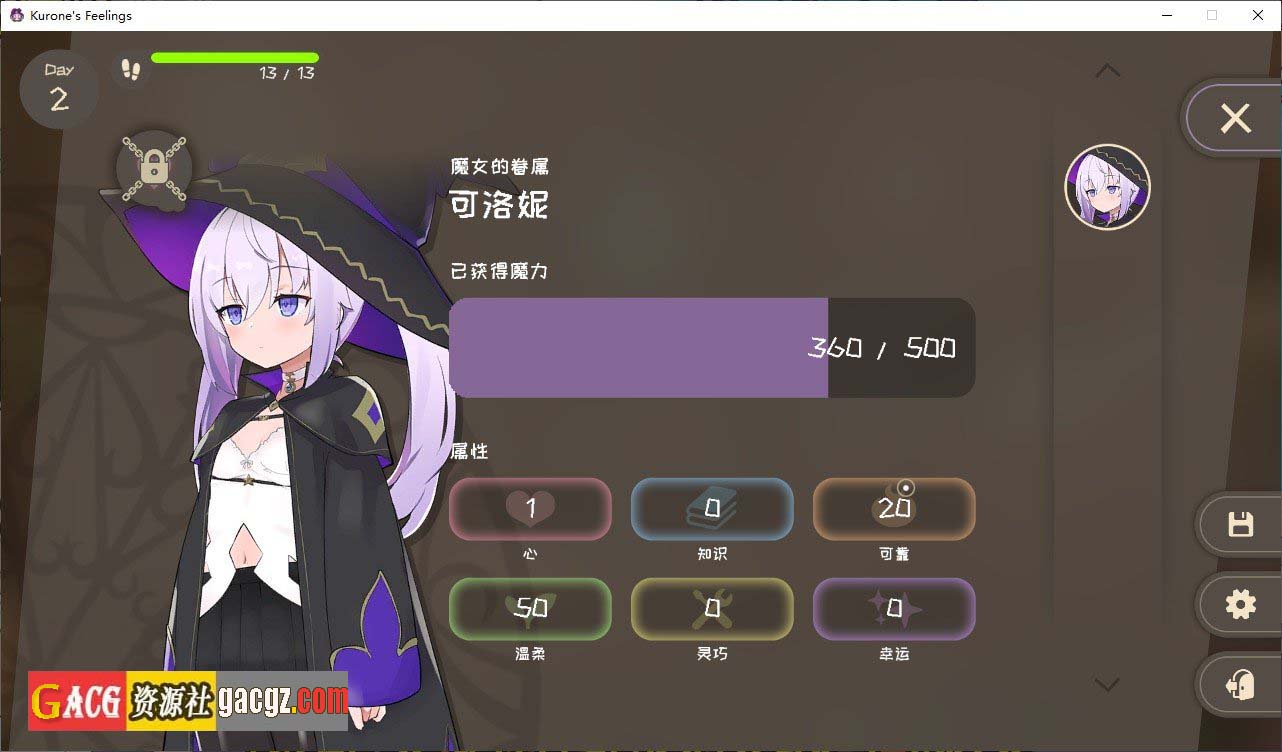Image resolution: width=1282 pixels, height=752 pixels.
Task: Open the save game menu
Action: 1240,524
